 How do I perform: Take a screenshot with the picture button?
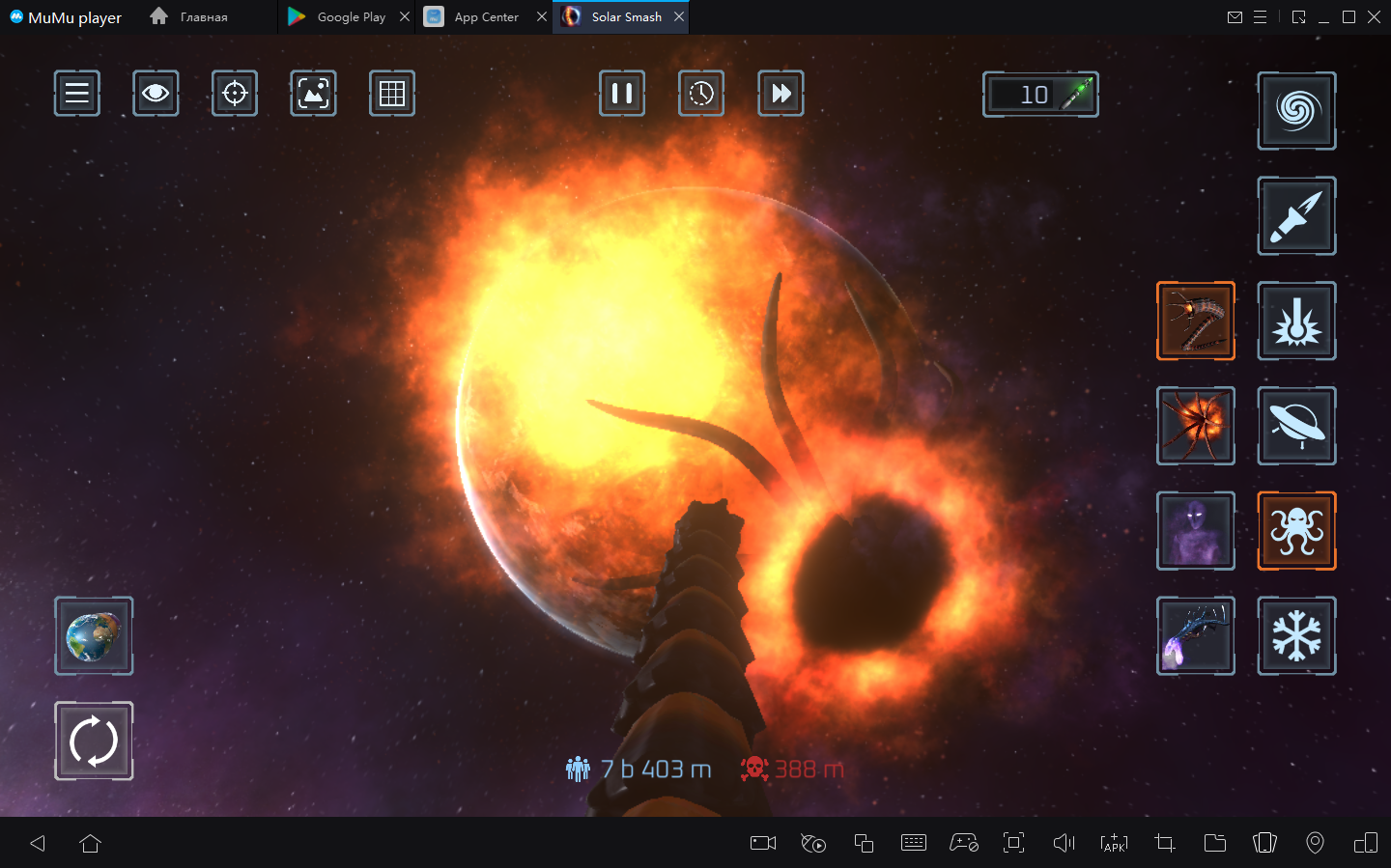coord(313,94)
